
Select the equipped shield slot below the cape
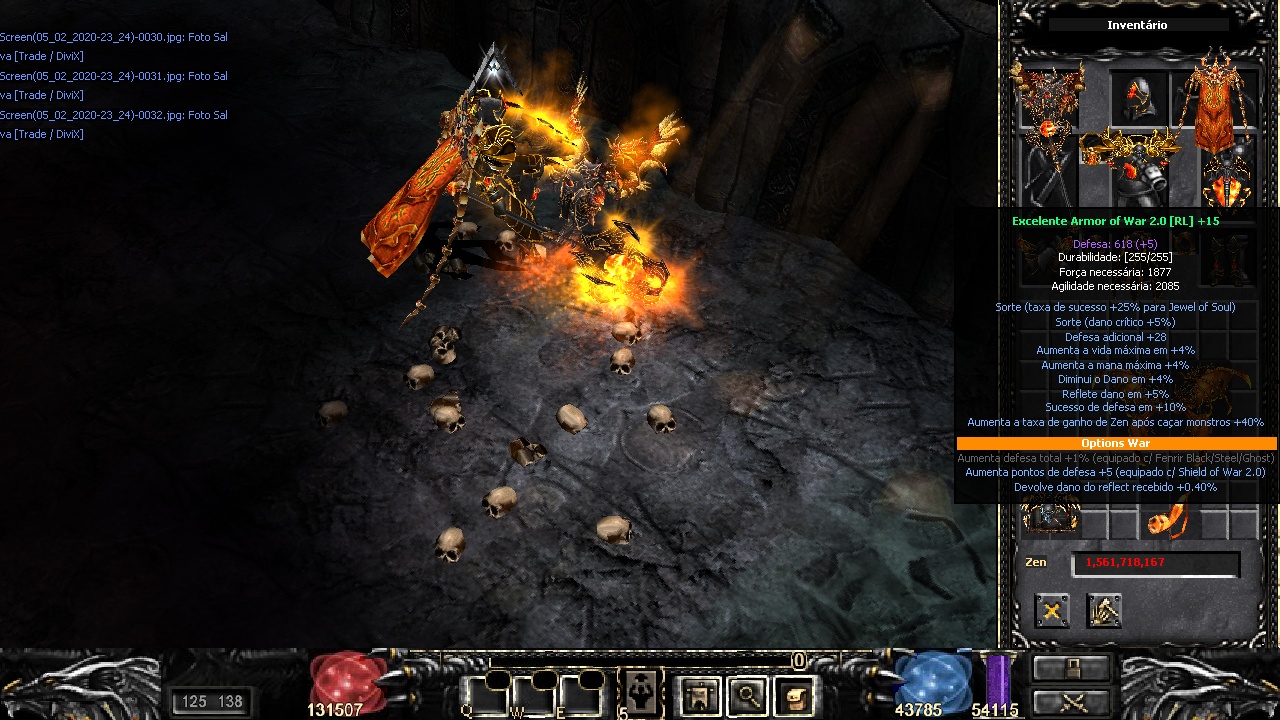1229,181
